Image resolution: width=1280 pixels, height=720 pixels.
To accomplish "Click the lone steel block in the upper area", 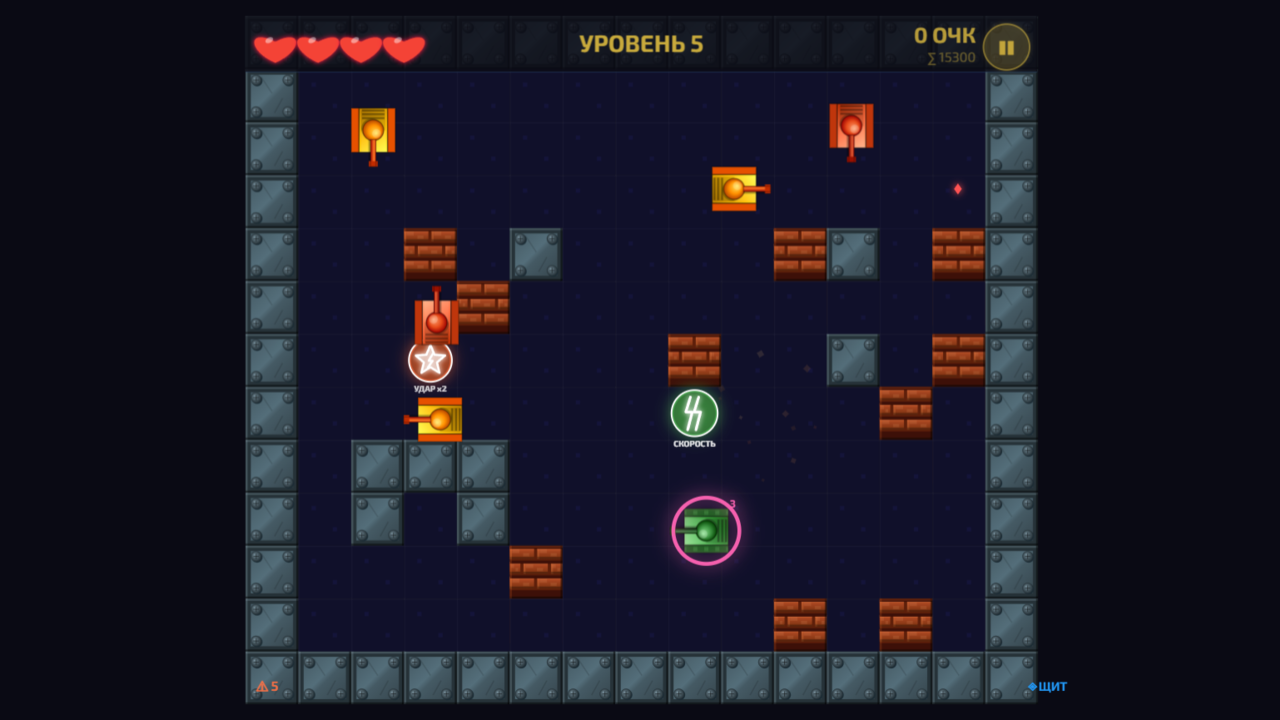I will tap(536, 253).
